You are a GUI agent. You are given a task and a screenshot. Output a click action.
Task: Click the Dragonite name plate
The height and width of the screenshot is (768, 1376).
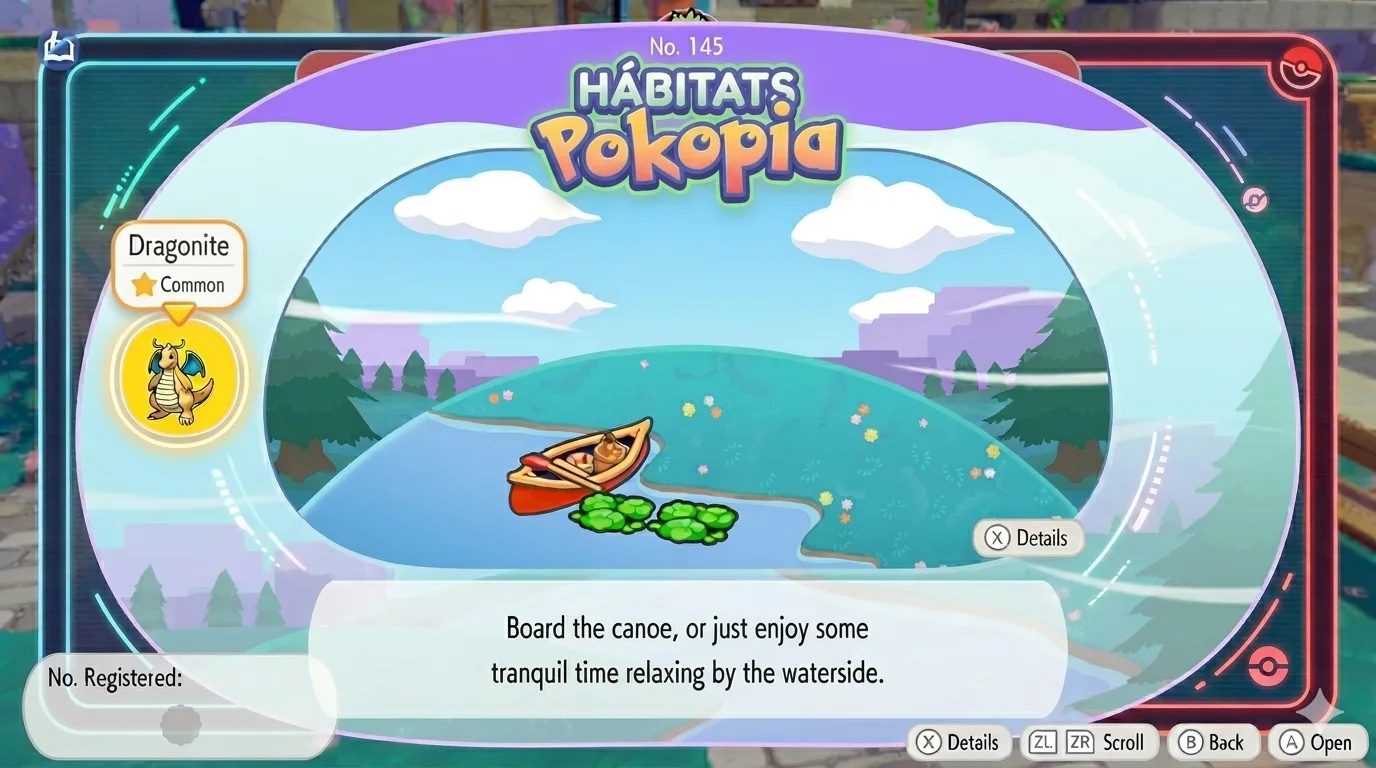[178, 245]
